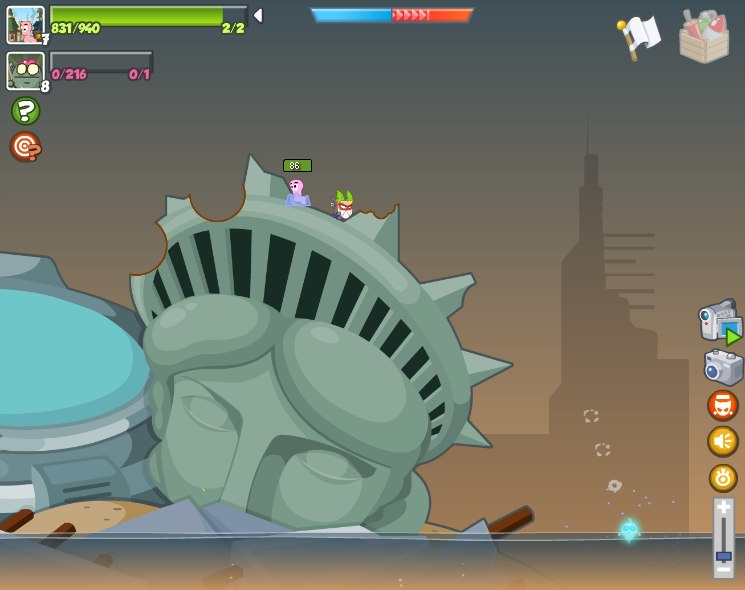Click the white surrender flag icon

click(x=640, y=36)
